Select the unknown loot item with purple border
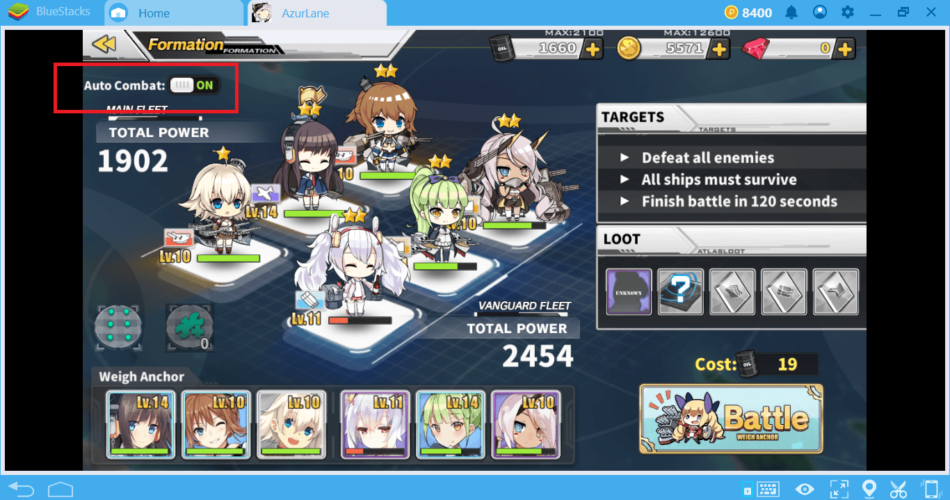Image resolution: width=950 pixels, height=500 pixels. 629,292
